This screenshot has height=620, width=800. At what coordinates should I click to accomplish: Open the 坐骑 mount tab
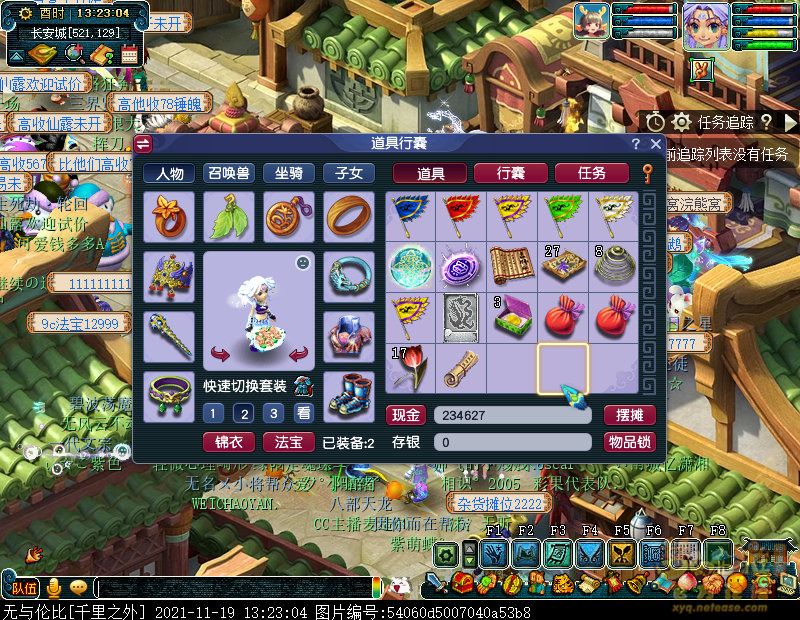click(x=289, y=173)
